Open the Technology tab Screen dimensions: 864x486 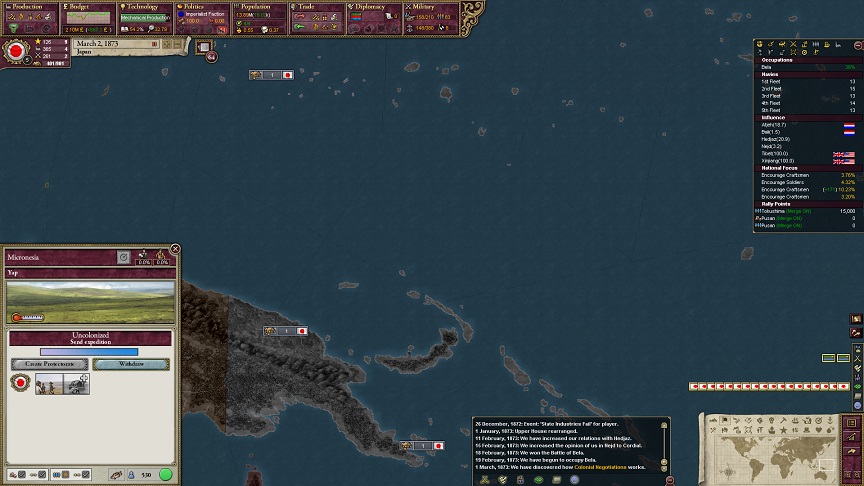click(x=144, y=7)
